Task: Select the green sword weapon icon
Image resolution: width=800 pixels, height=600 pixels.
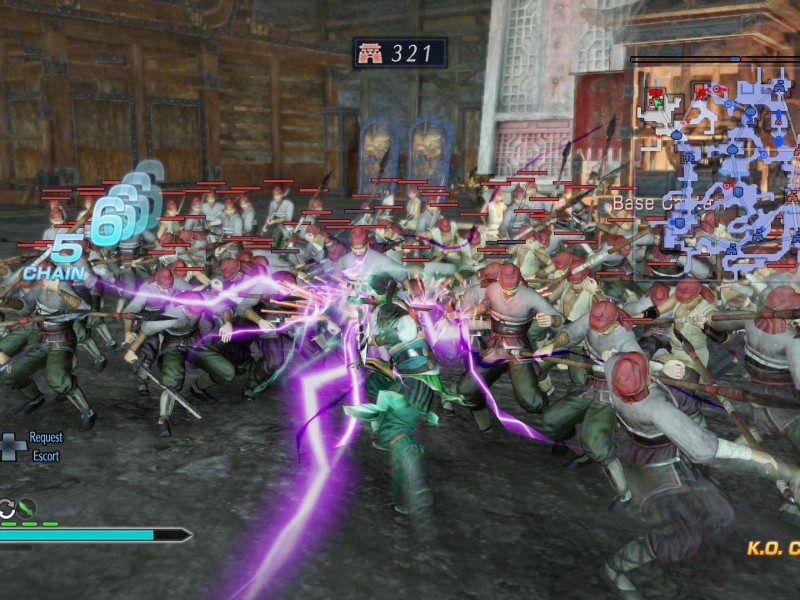Action: click(27, 507)
